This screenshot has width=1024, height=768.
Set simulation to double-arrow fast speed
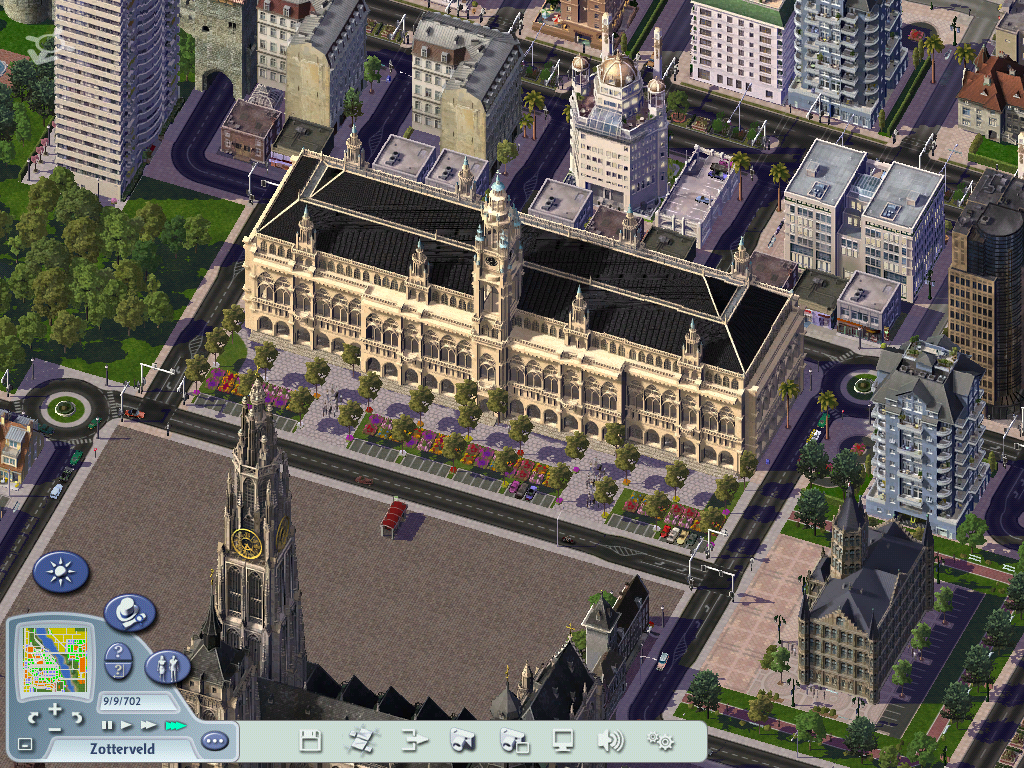coord(149,725)
